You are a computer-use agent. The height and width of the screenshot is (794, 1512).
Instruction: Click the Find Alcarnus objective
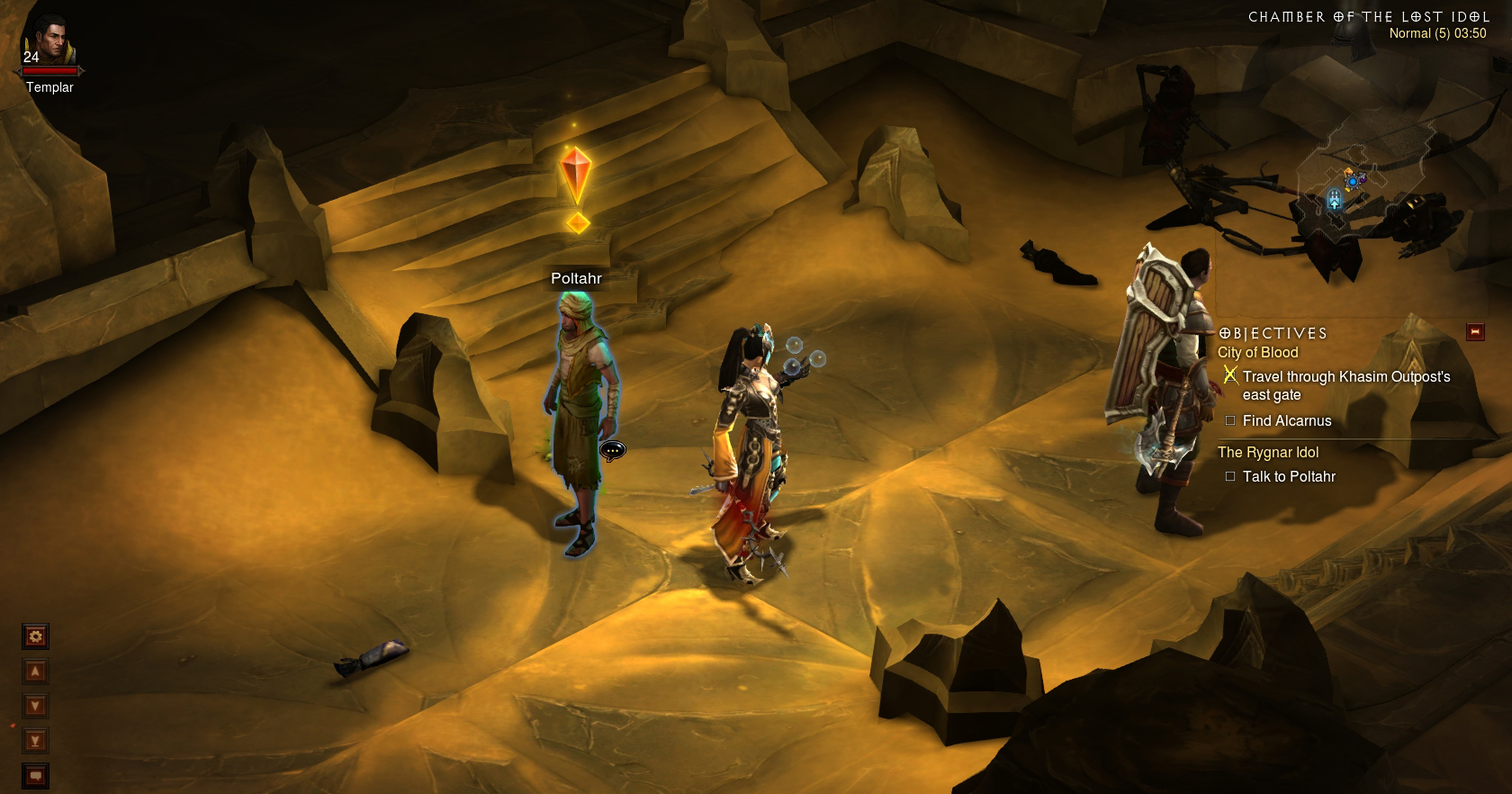point(1286,421)
